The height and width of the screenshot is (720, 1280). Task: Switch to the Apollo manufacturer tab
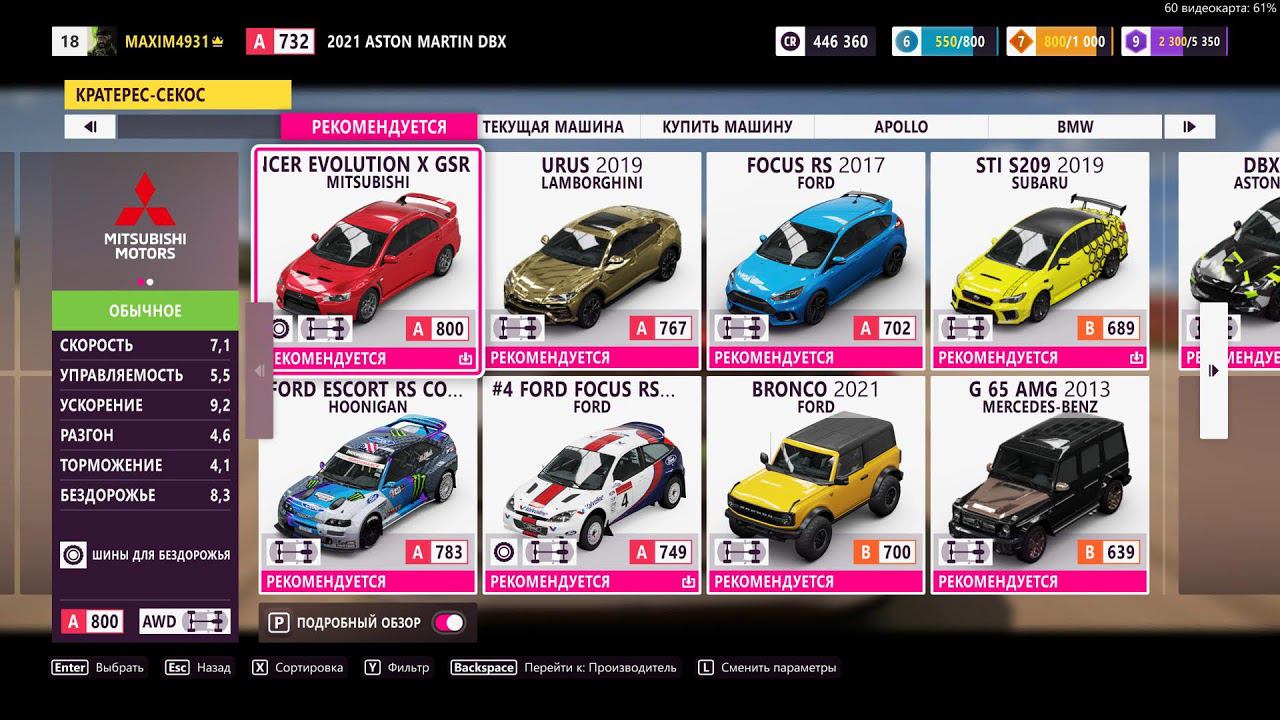(901, 127)
